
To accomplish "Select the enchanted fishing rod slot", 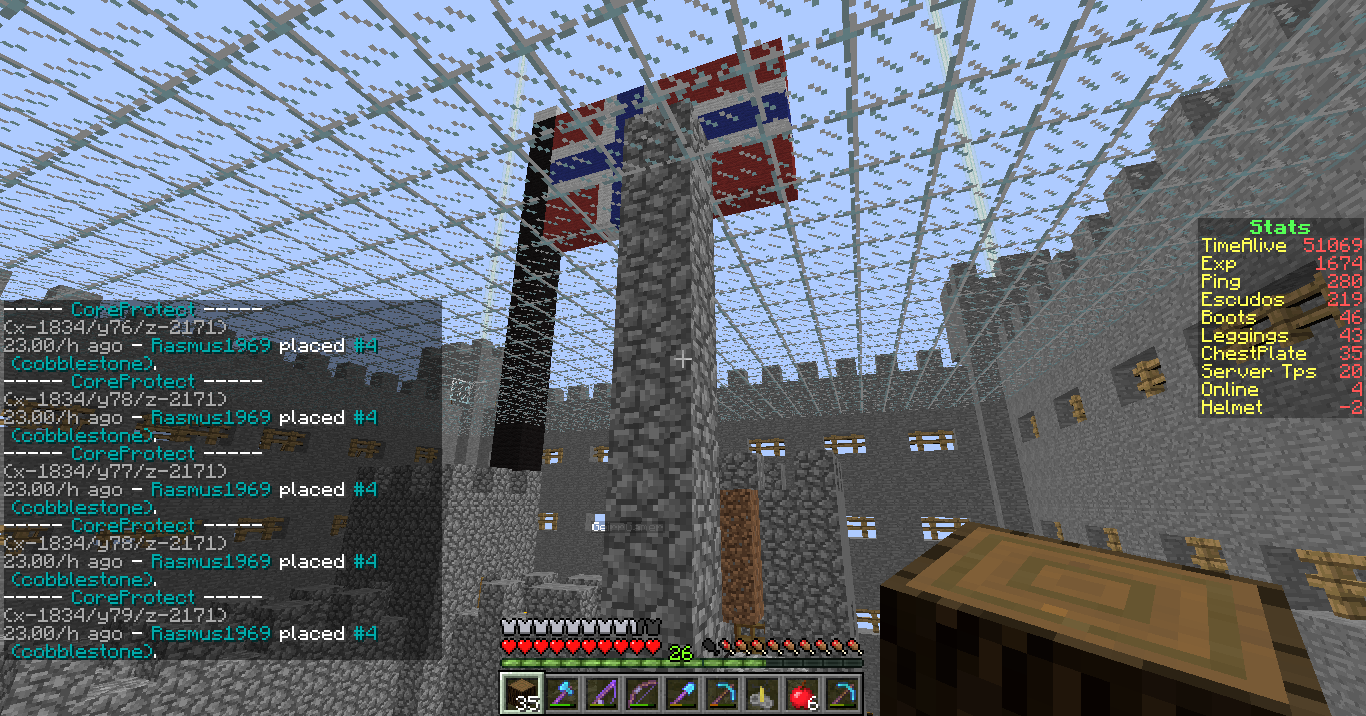I will [x=600, y=693].
